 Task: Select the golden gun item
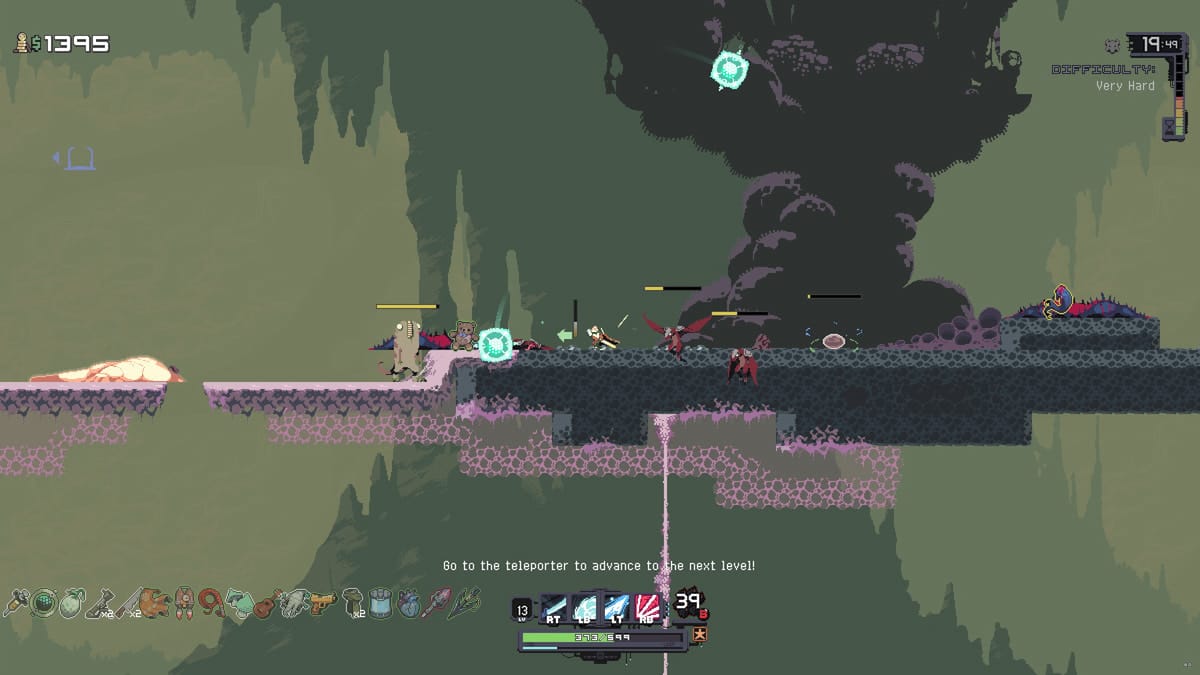[x=322, y=603]
